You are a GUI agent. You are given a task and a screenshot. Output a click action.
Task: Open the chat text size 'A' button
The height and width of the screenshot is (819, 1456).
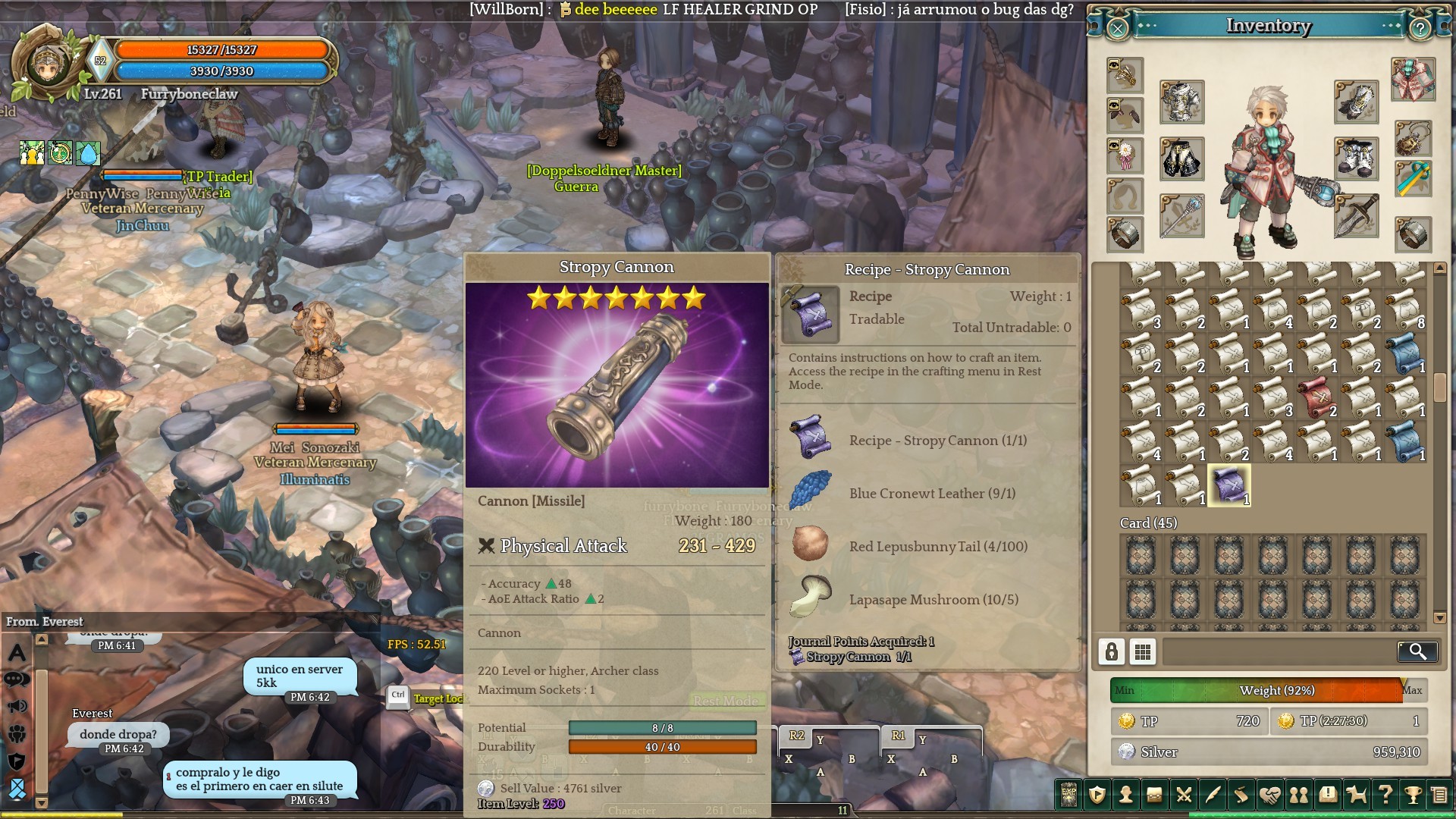click(x=17, y=652)
